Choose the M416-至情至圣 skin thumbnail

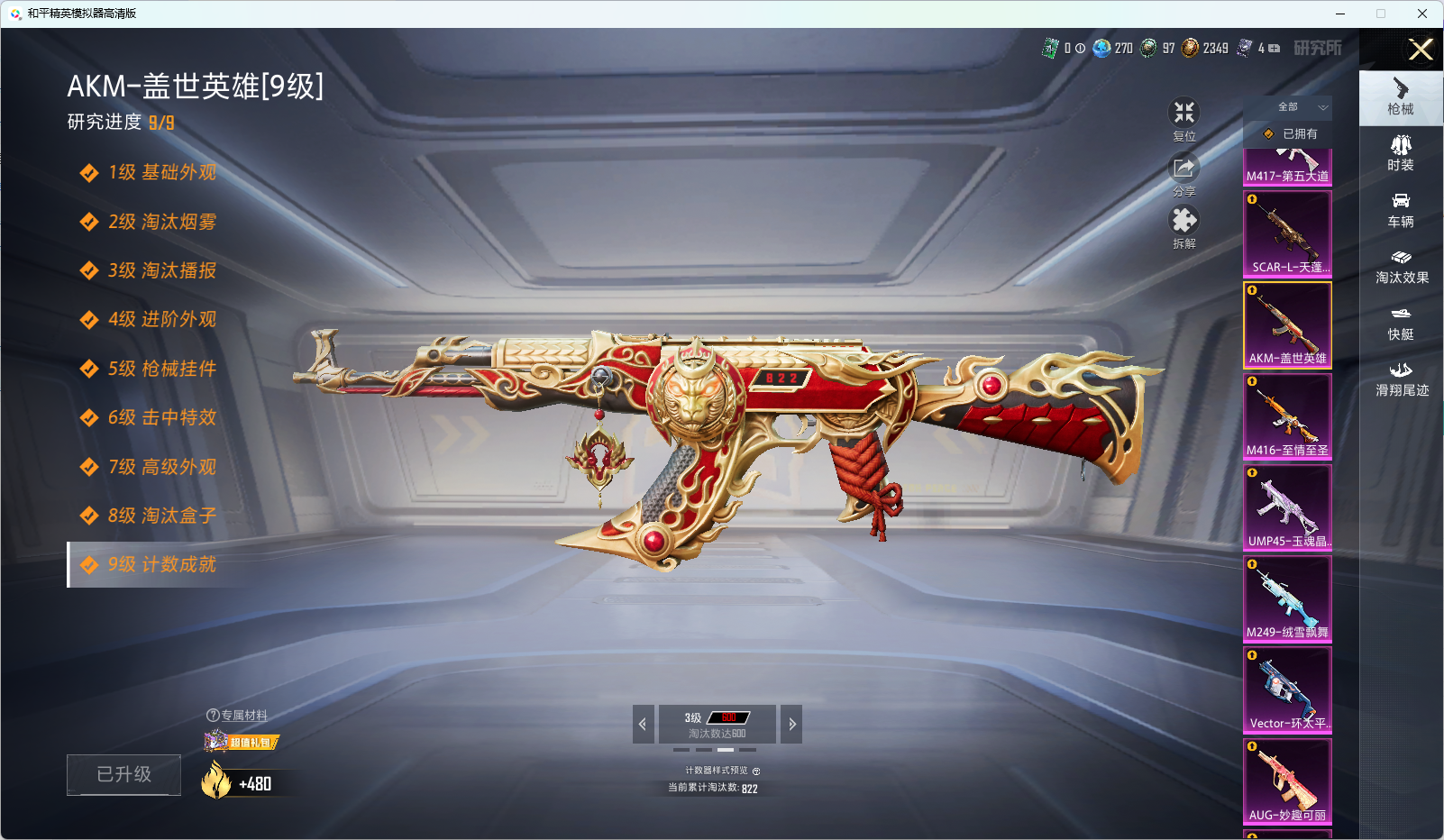pyautogui.click(x=1287, y=416)
